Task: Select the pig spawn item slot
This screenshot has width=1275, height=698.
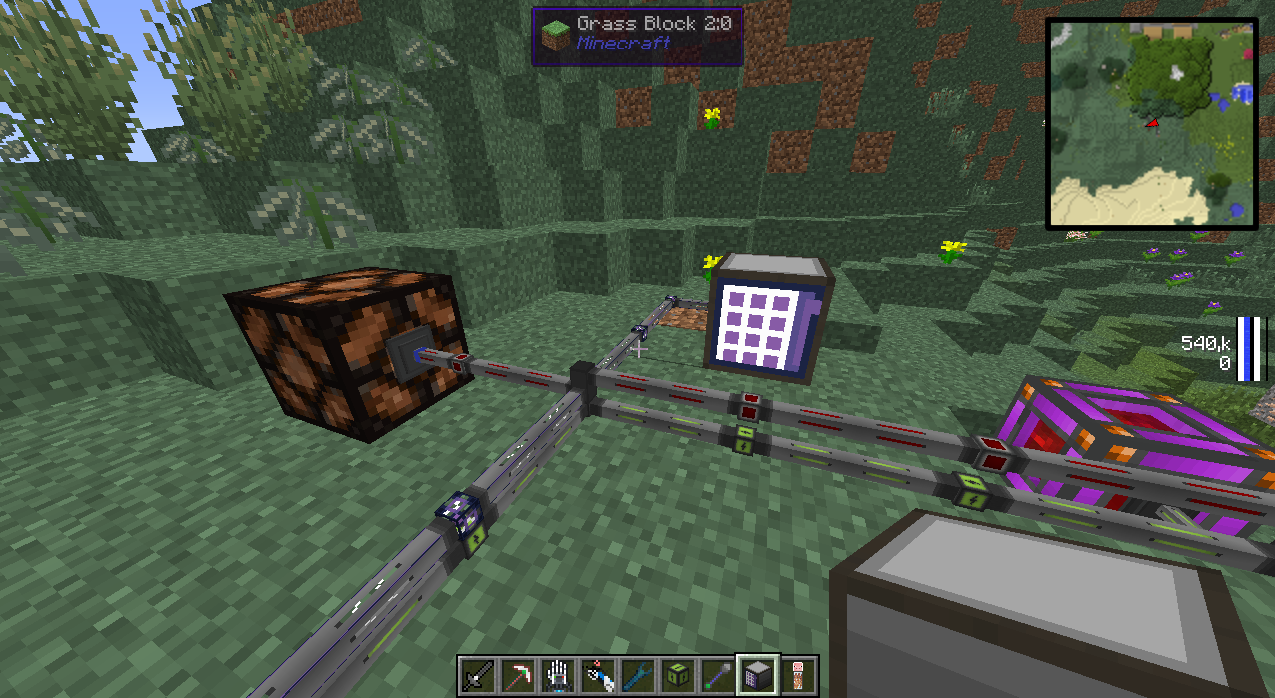Action: [798, 676]
